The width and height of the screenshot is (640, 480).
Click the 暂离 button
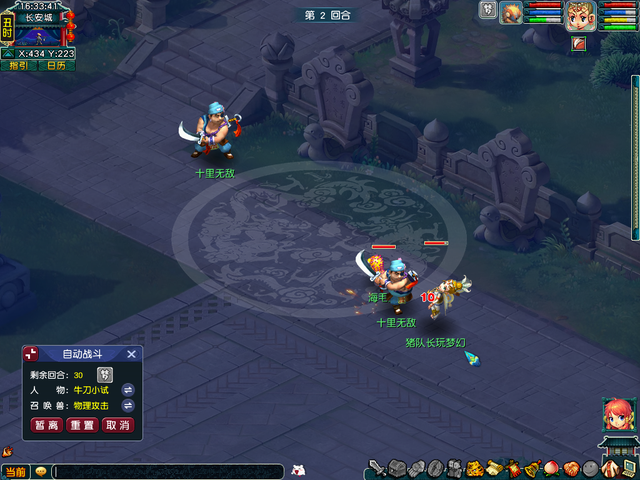(46, 425)
